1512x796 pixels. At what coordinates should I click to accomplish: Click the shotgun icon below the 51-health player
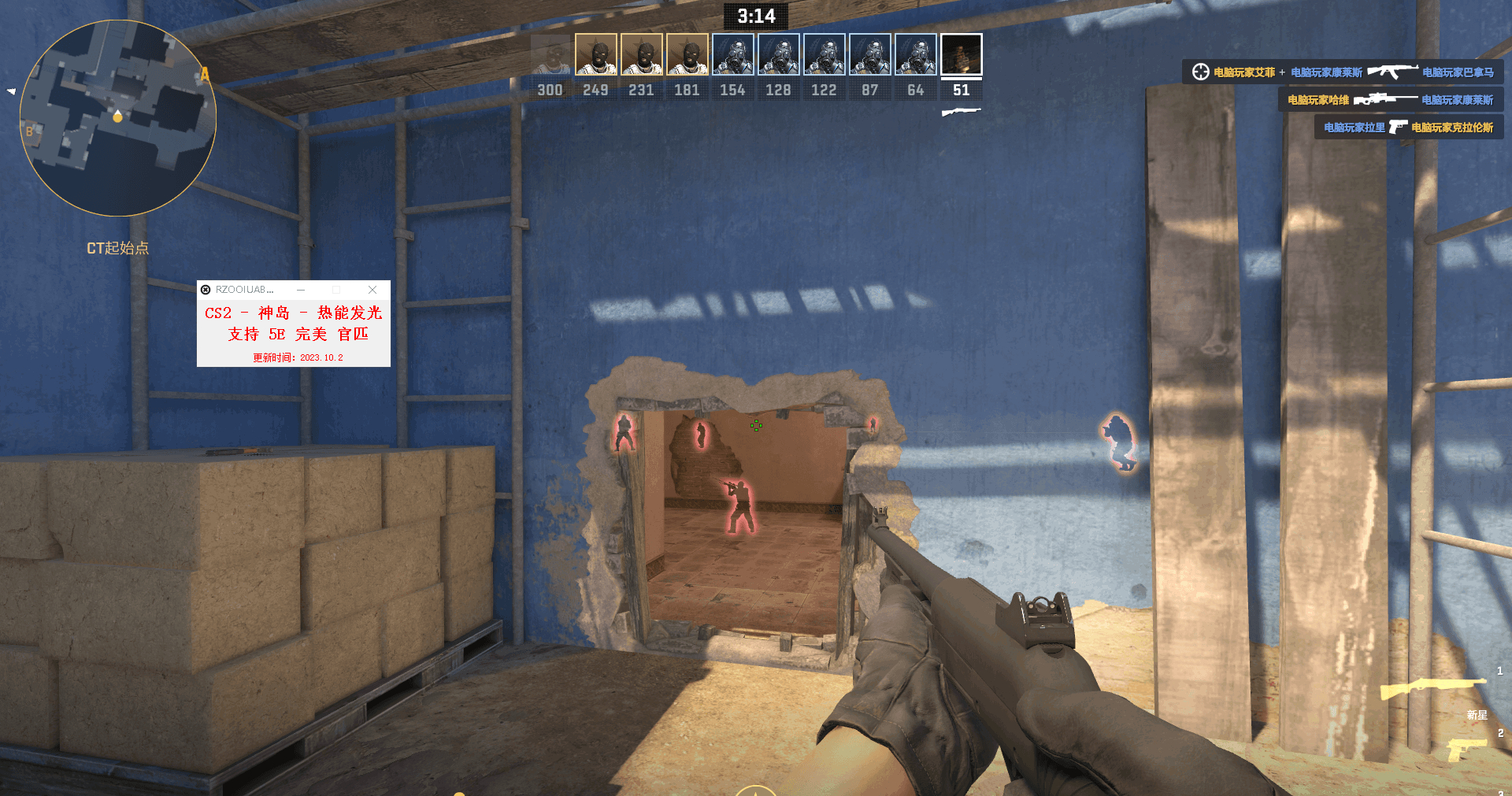pyautogui.click(x=962, y=112)
